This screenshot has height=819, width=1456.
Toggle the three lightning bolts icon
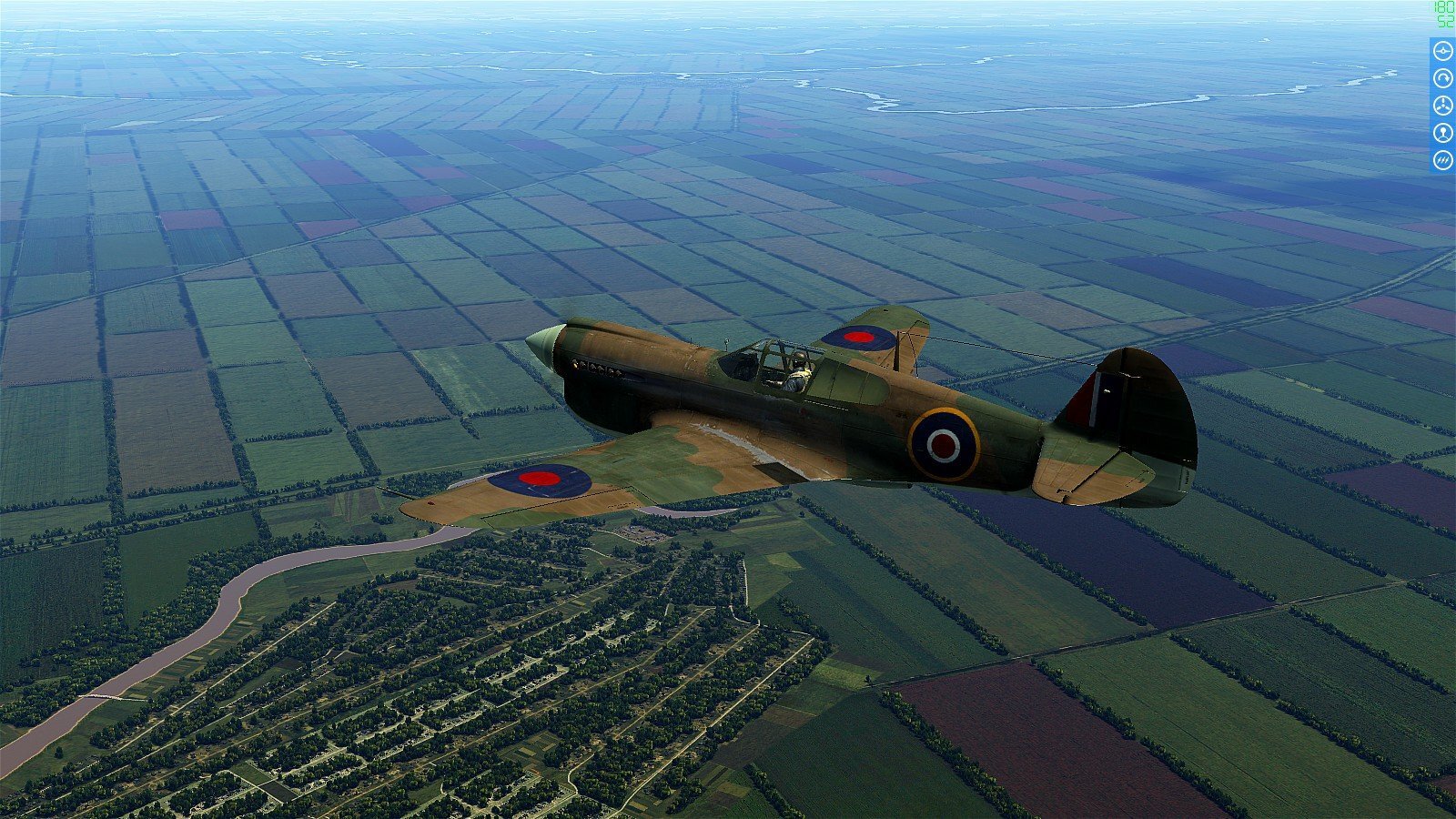1442,160
